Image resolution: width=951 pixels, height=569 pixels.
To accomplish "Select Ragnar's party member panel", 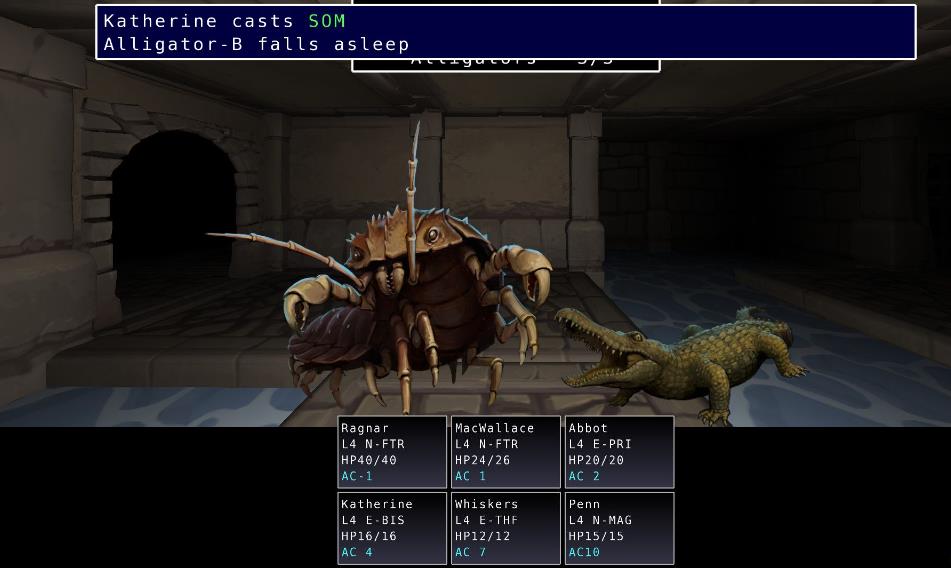I will 392,452.
